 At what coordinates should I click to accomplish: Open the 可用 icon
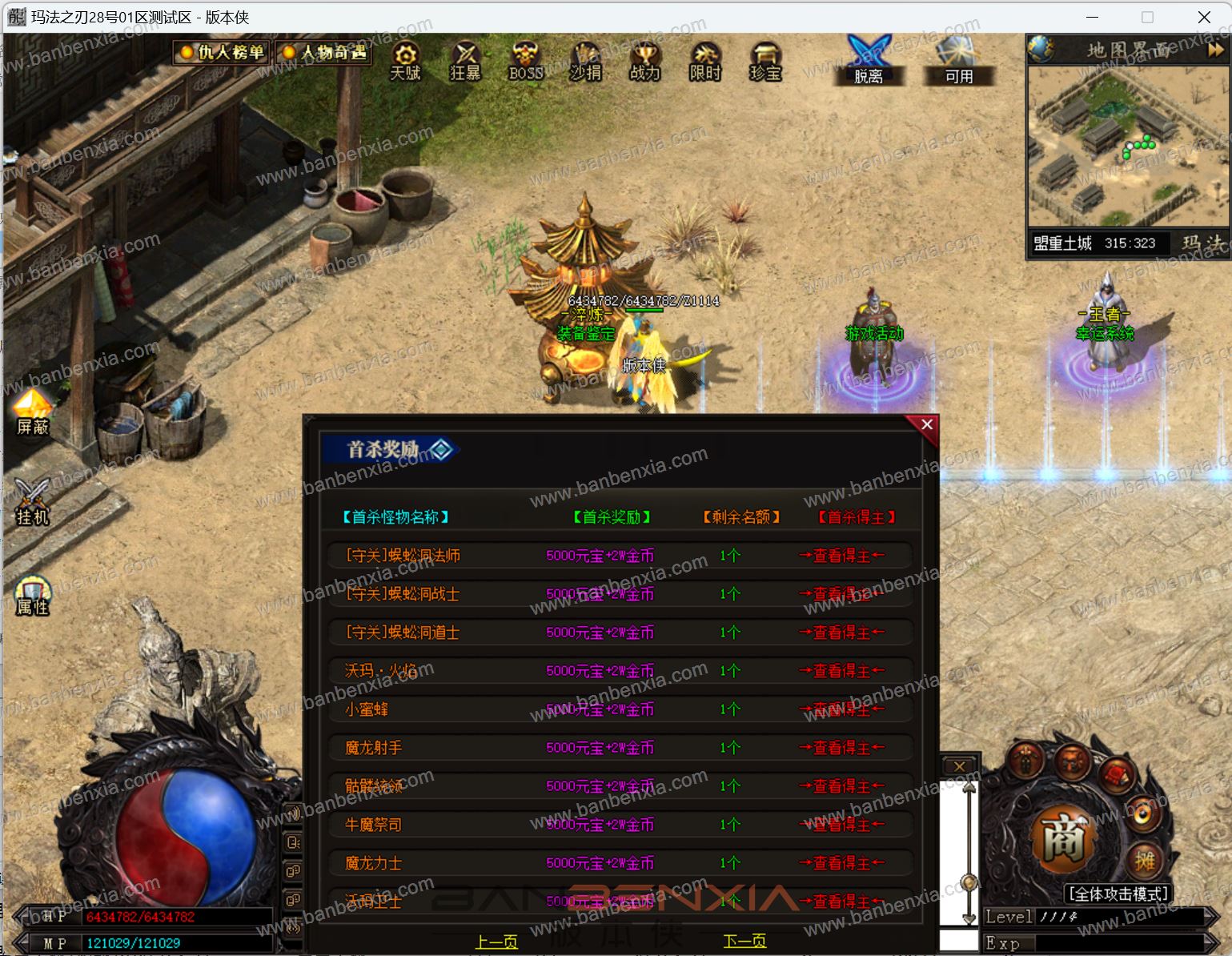(x=958, y=61)
